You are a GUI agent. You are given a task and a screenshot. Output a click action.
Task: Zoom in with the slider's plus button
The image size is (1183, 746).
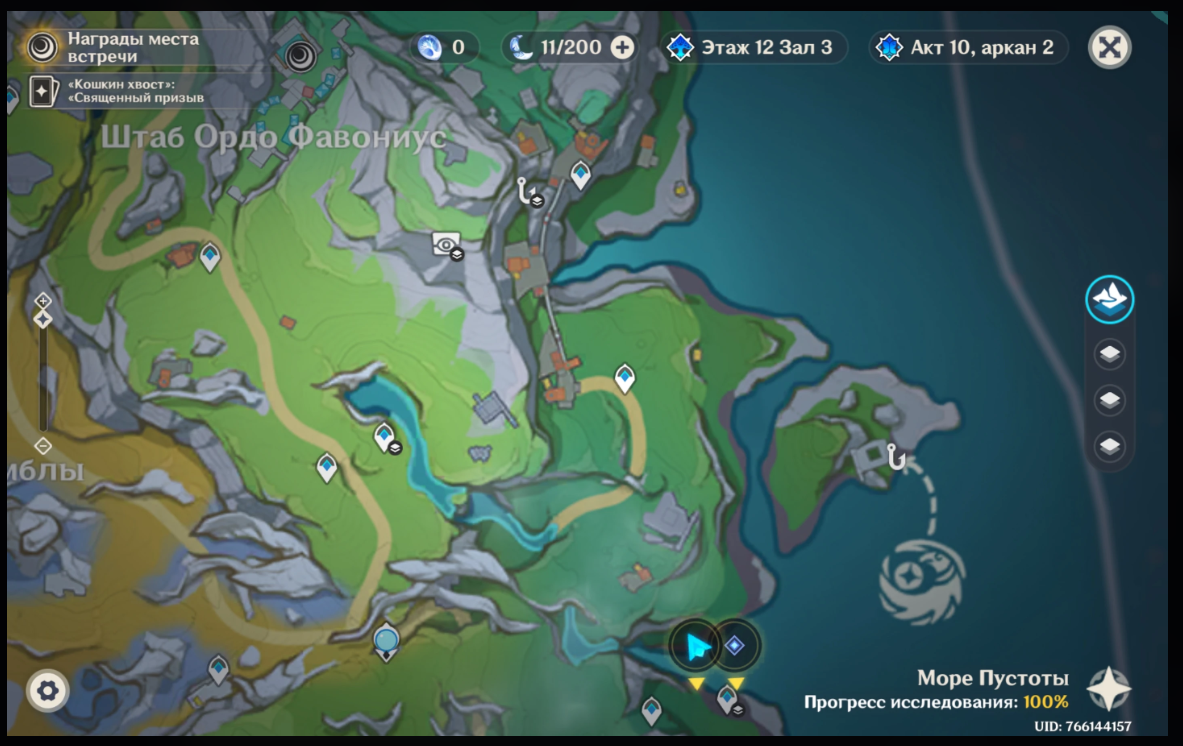pos(43,300)
